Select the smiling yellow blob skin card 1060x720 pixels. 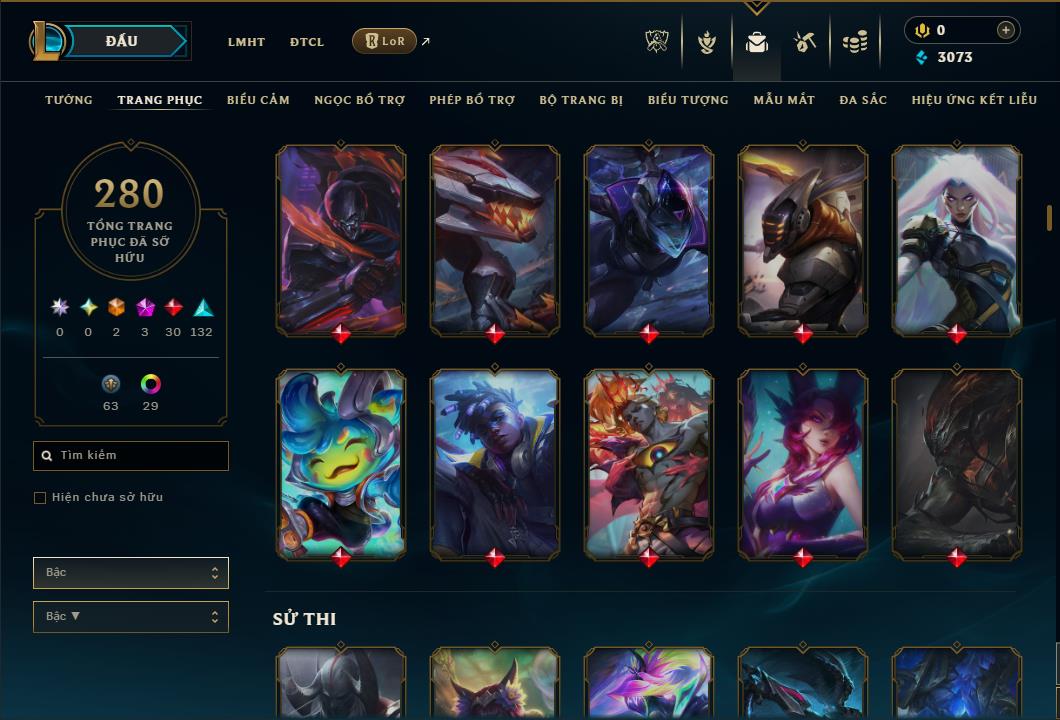[x=341, y=465]
